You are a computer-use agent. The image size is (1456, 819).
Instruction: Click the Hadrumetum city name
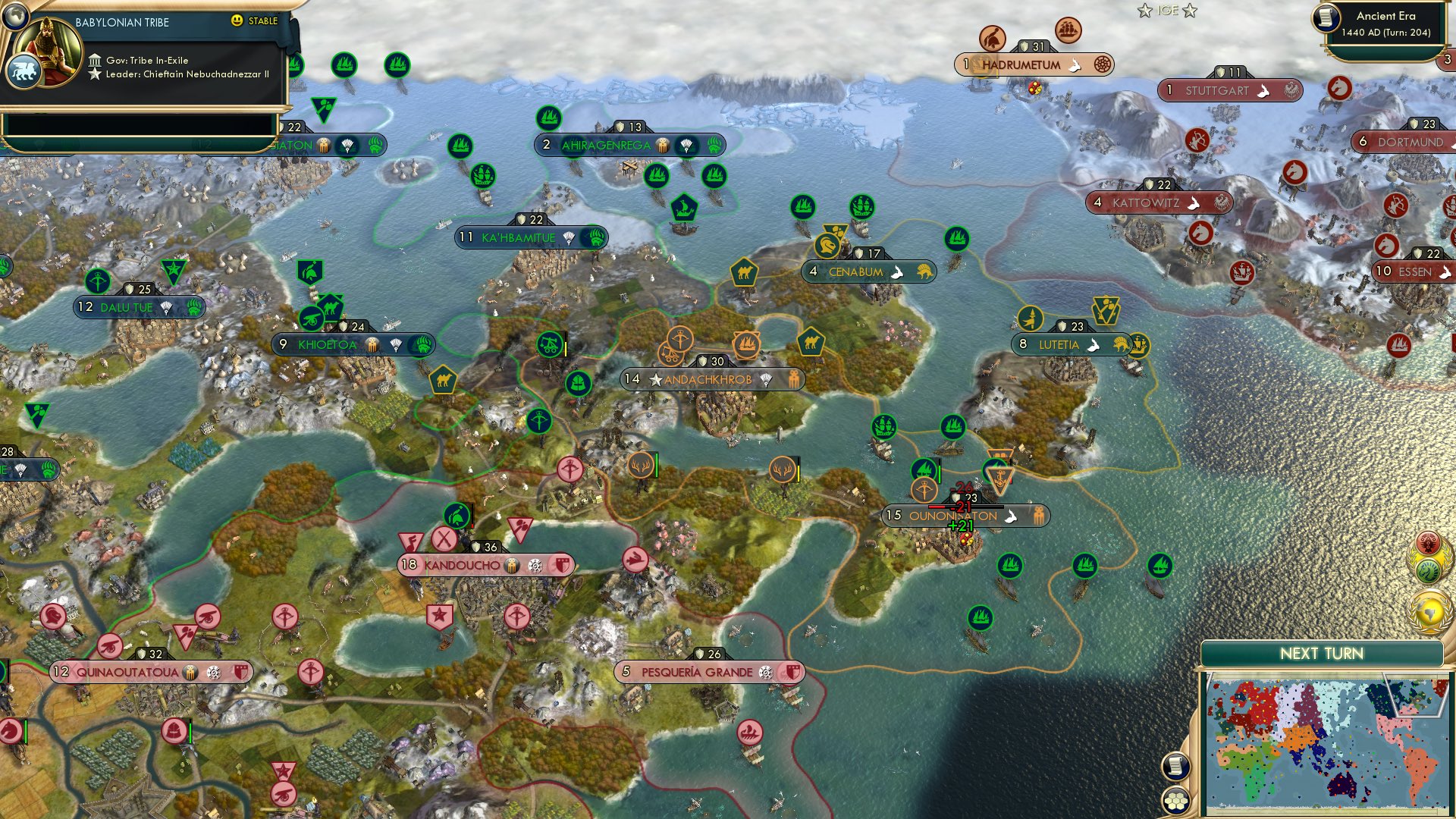[1020, 66]
